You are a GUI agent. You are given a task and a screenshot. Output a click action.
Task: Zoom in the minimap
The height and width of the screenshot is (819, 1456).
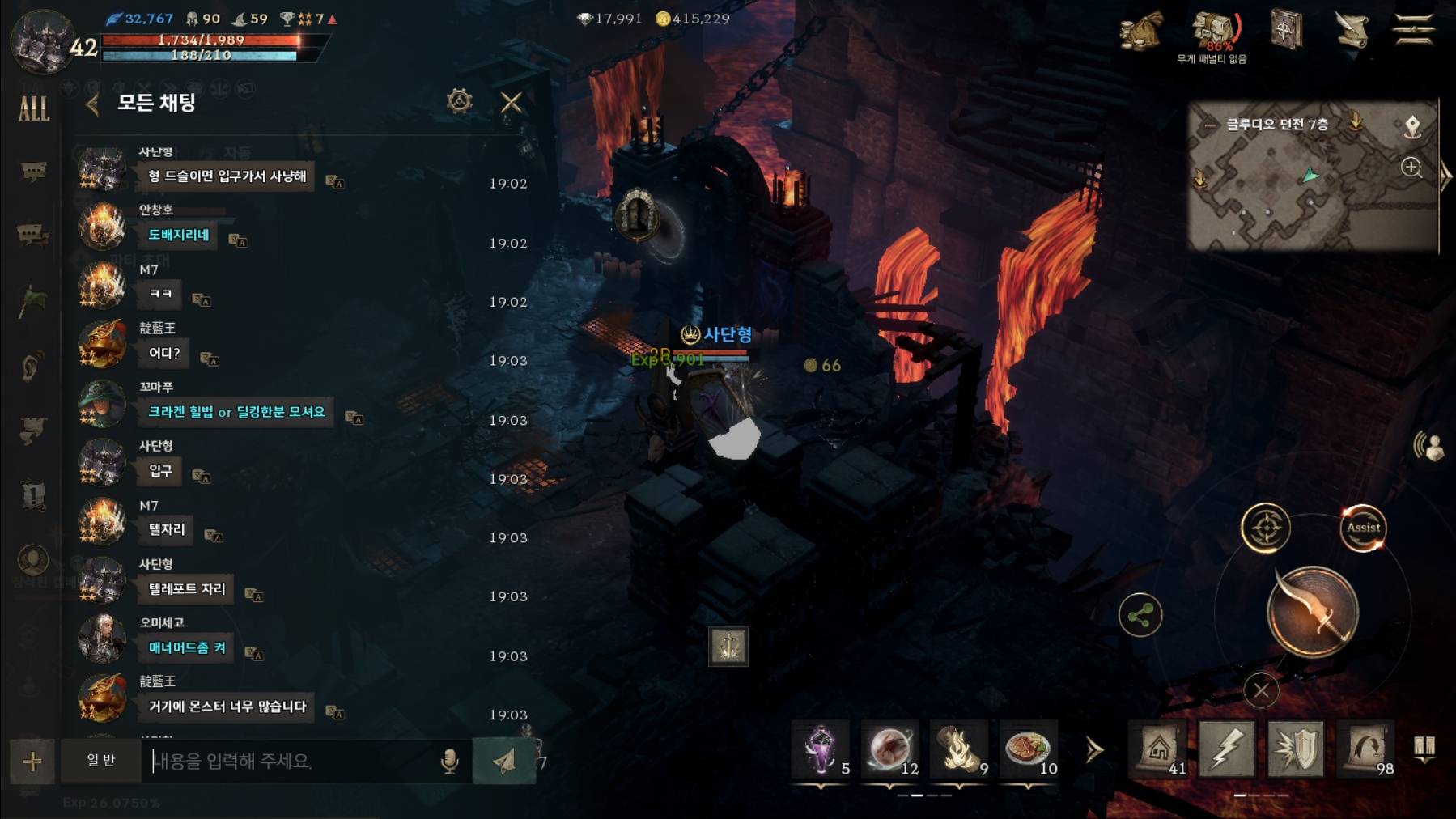click(1411, 168)
